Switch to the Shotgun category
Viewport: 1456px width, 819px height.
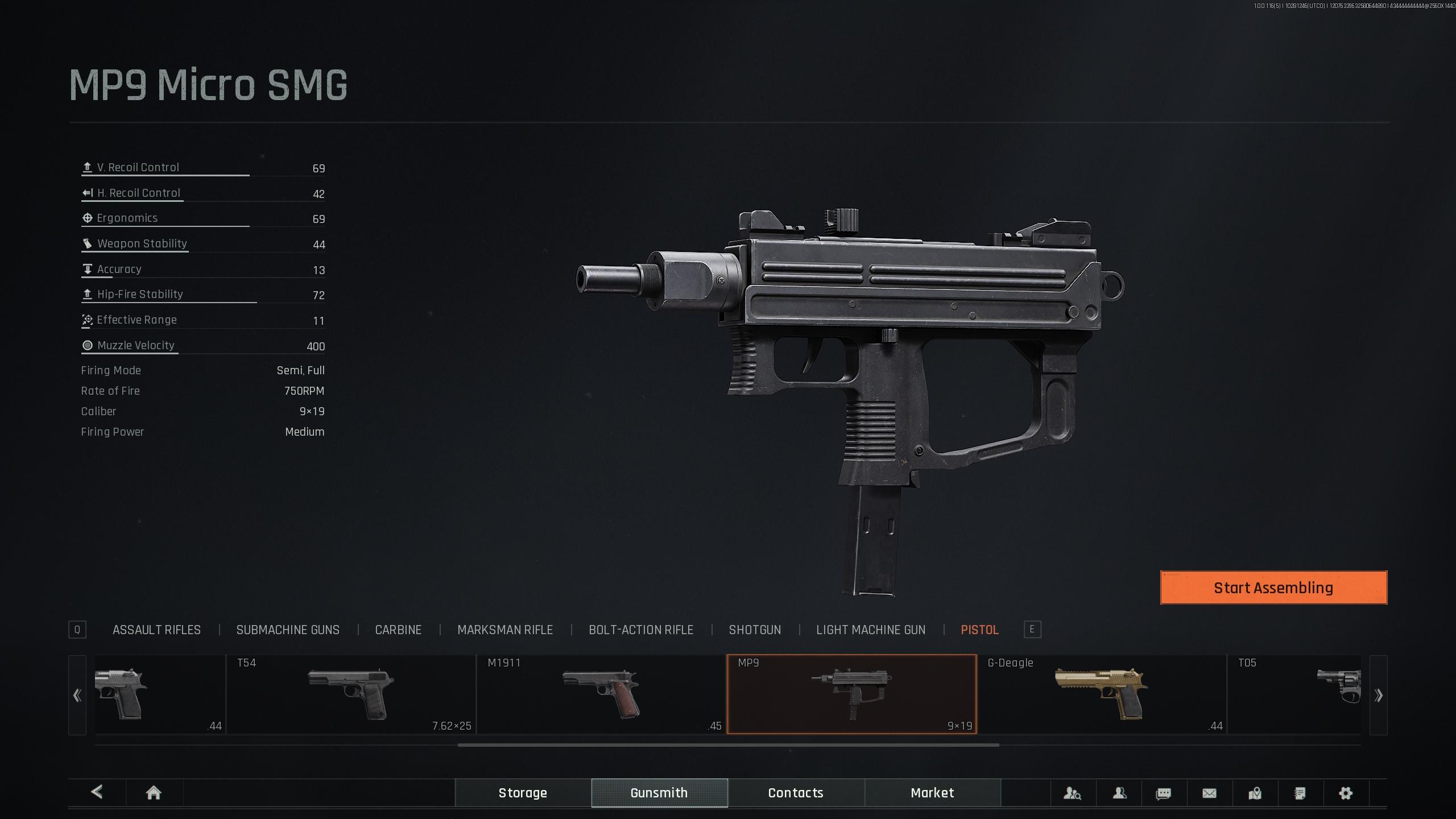pyautogui.click(x=755, y=630)
